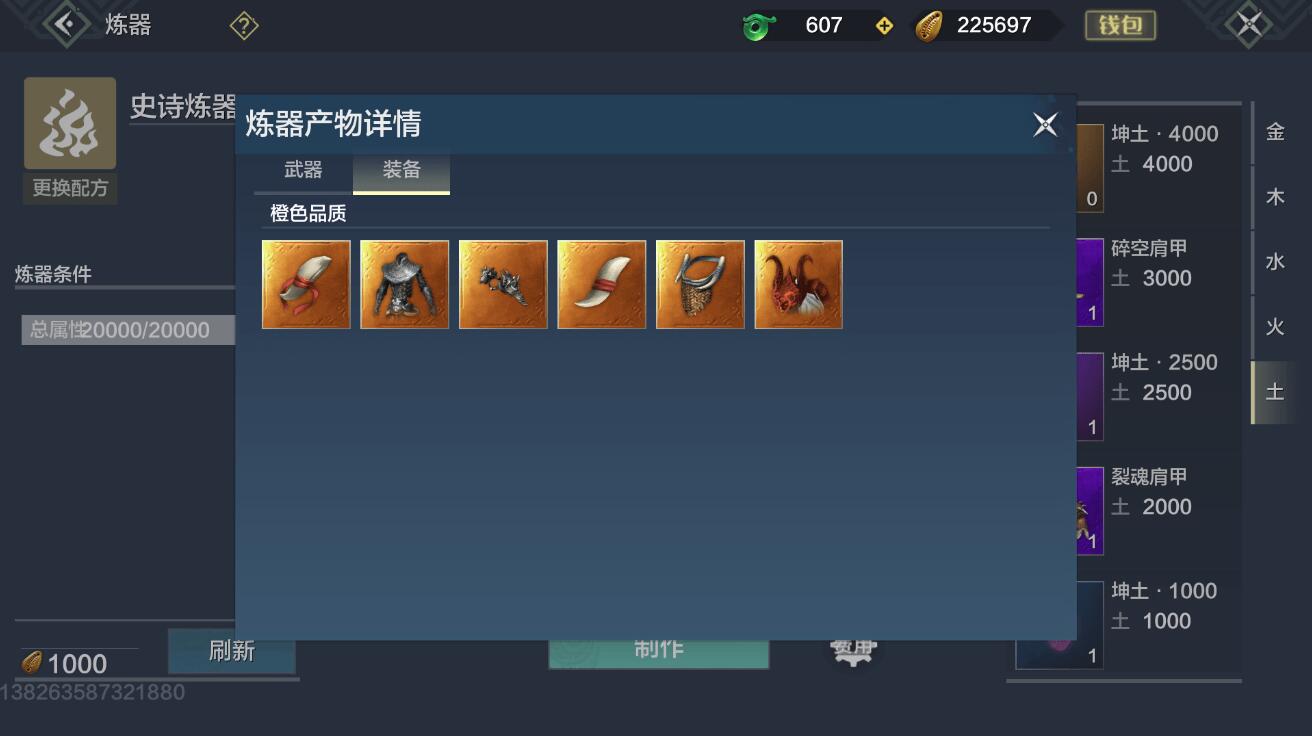Select the stirrup and mesh equipment icon
This screenshot has height=736, width=1312.
click(x=699, y=284)
